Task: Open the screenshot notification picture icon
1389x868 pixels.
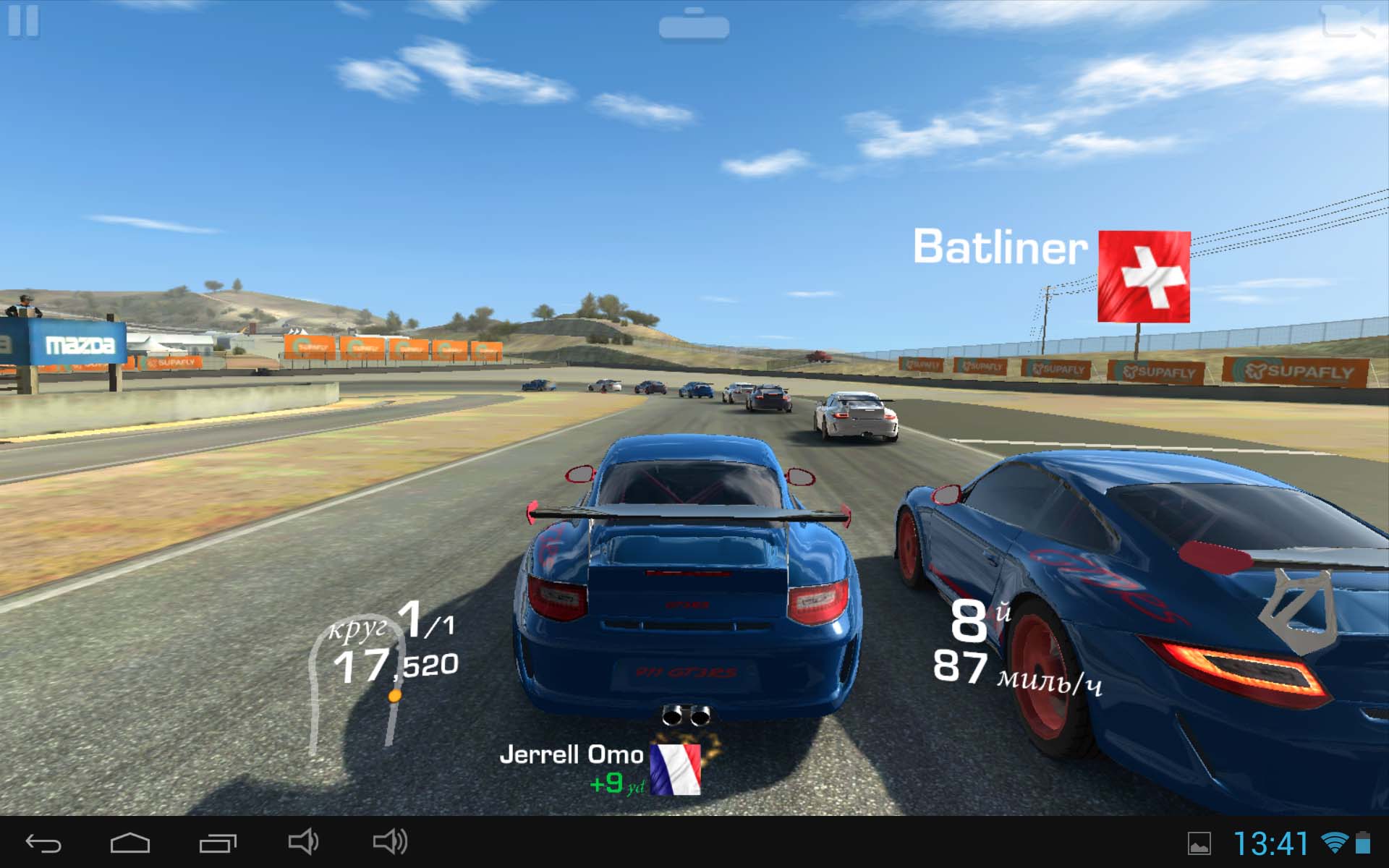Action: [1199, 843]
